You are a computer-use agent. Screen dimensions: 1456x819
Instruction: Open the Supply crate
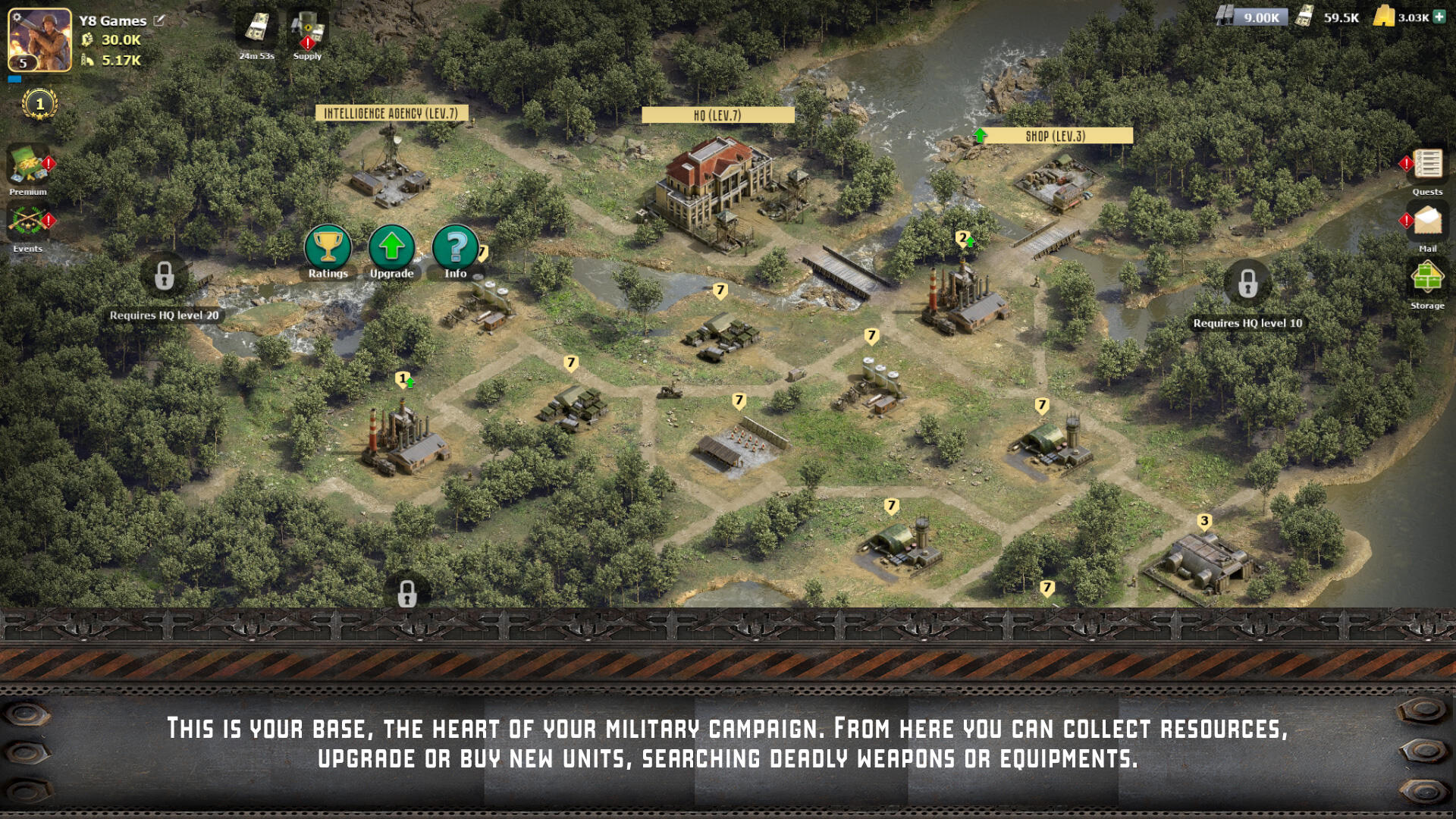point(308,32)
